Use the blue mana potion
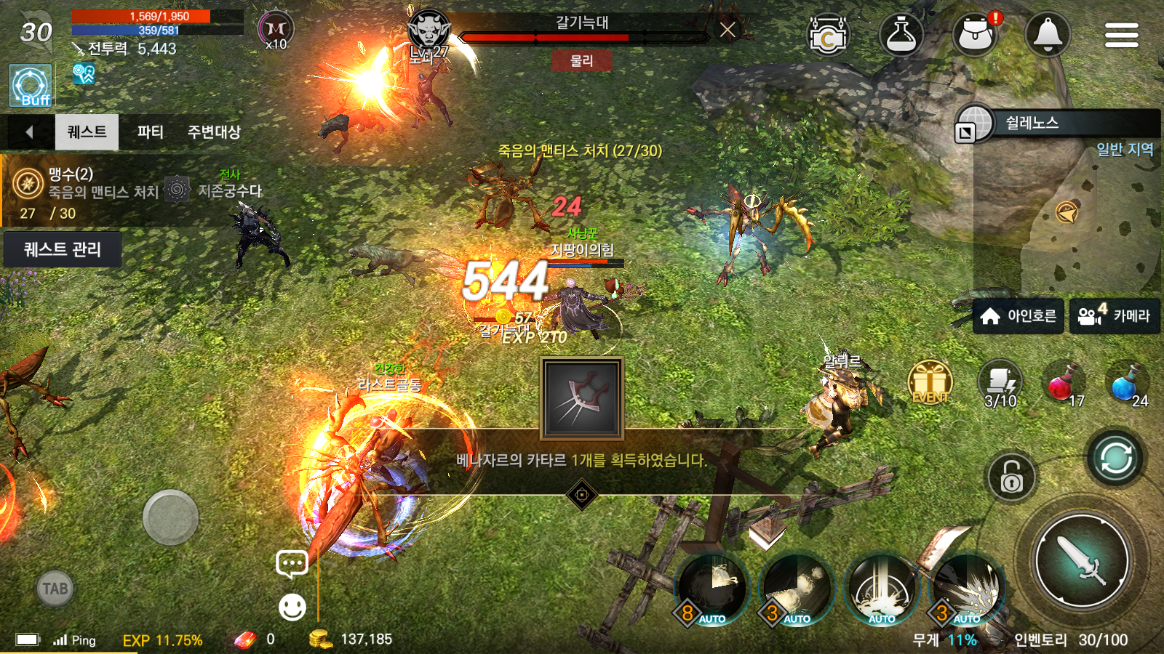This screenshot has width=1164, height=654. coord(1126,382)
